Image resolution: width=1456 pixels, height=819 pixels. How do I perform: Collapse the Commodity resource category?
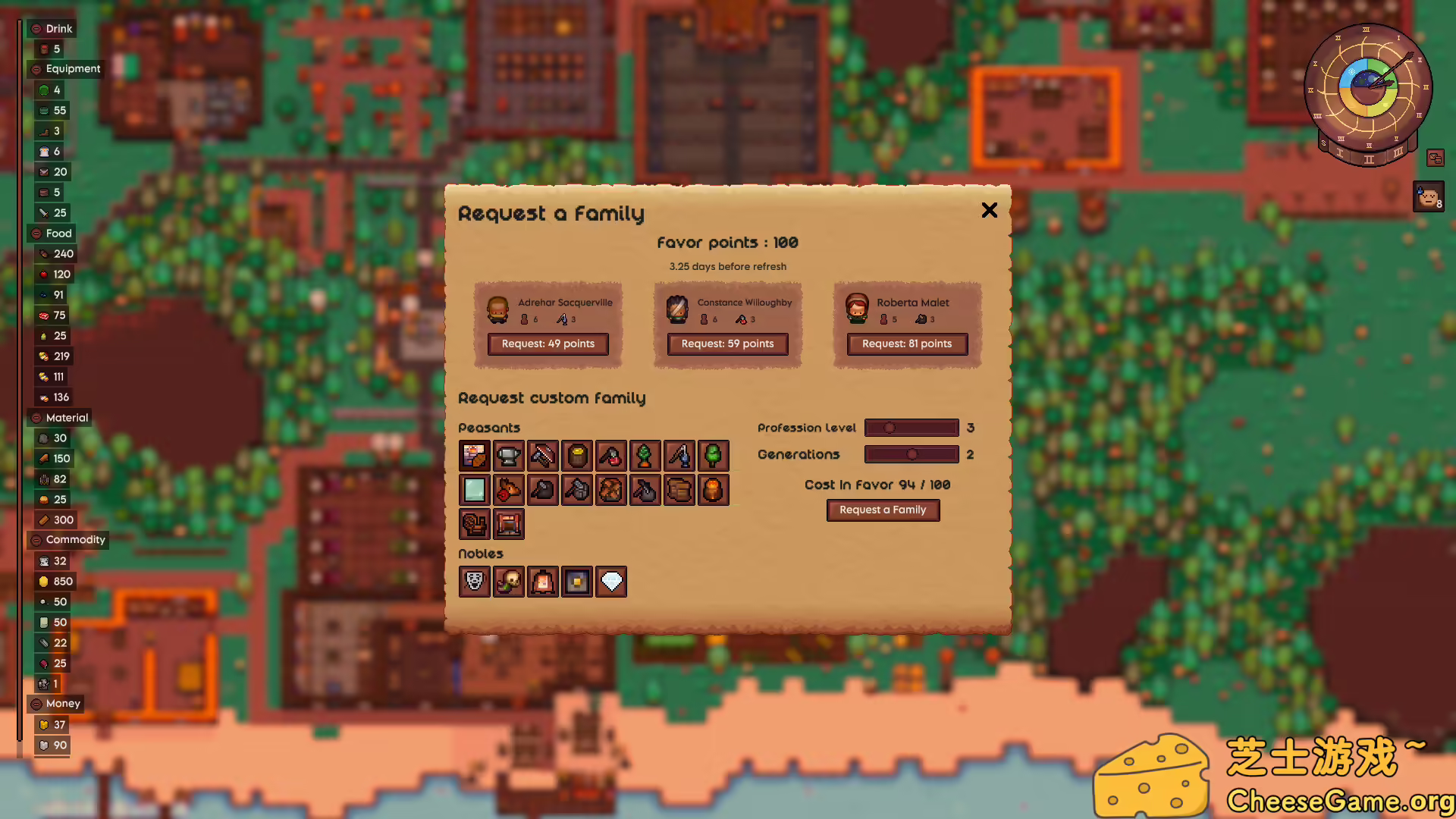point(36,540)
